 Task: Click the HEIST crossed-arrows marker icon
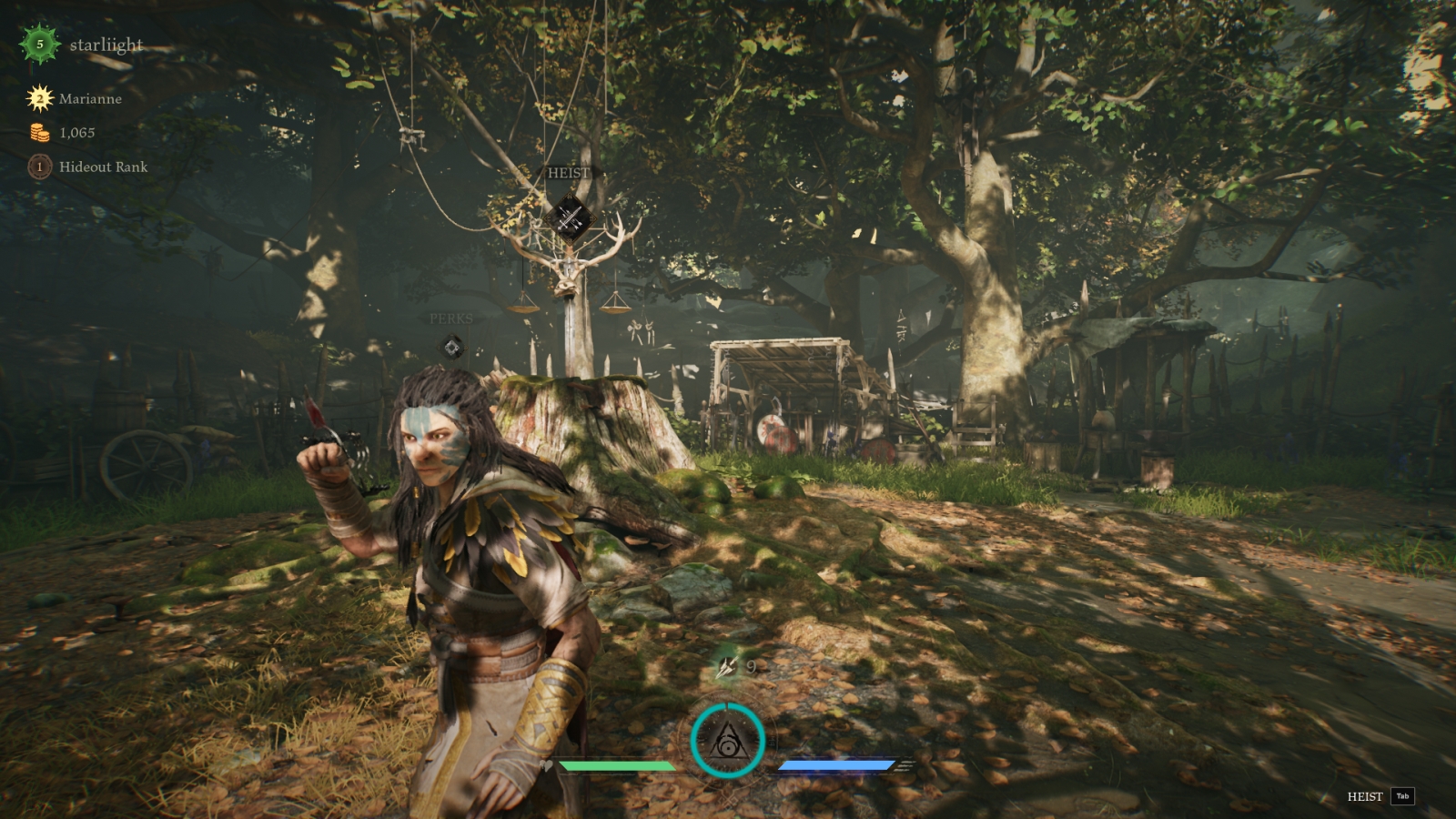tap(570, 218)
